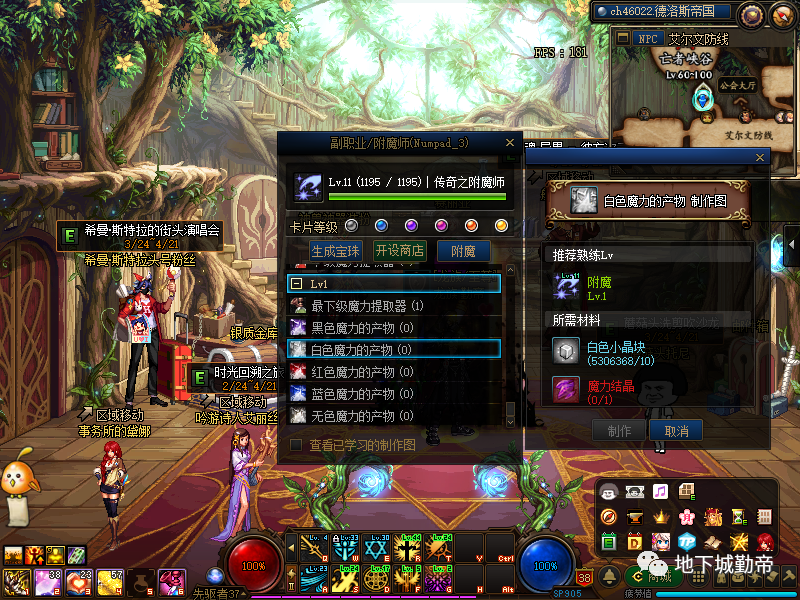Select the 蓝色魔力的产物 recipe

(361, 394)
